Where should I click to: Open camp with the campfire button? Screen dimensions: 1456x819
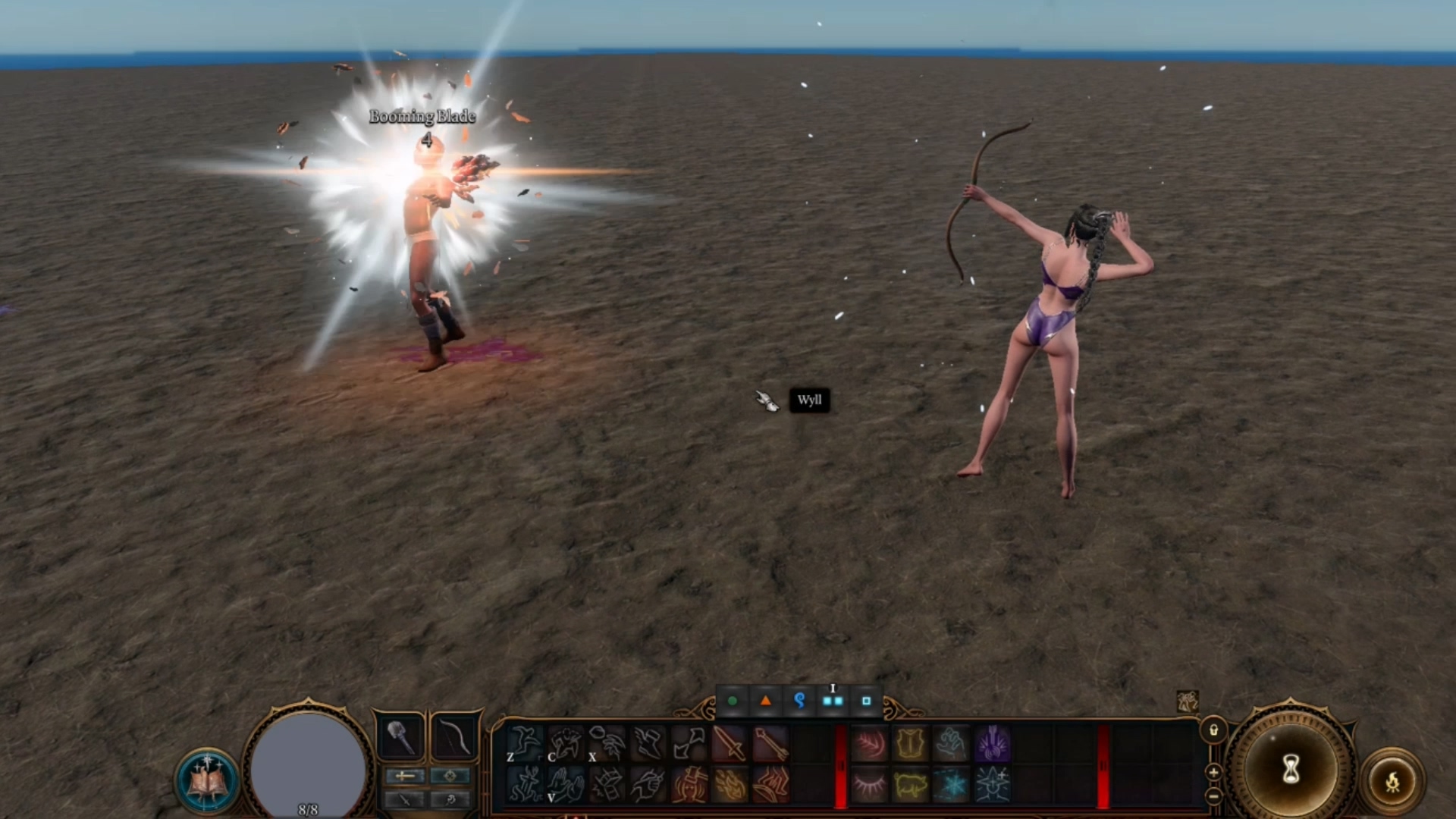pos(1393,782)
